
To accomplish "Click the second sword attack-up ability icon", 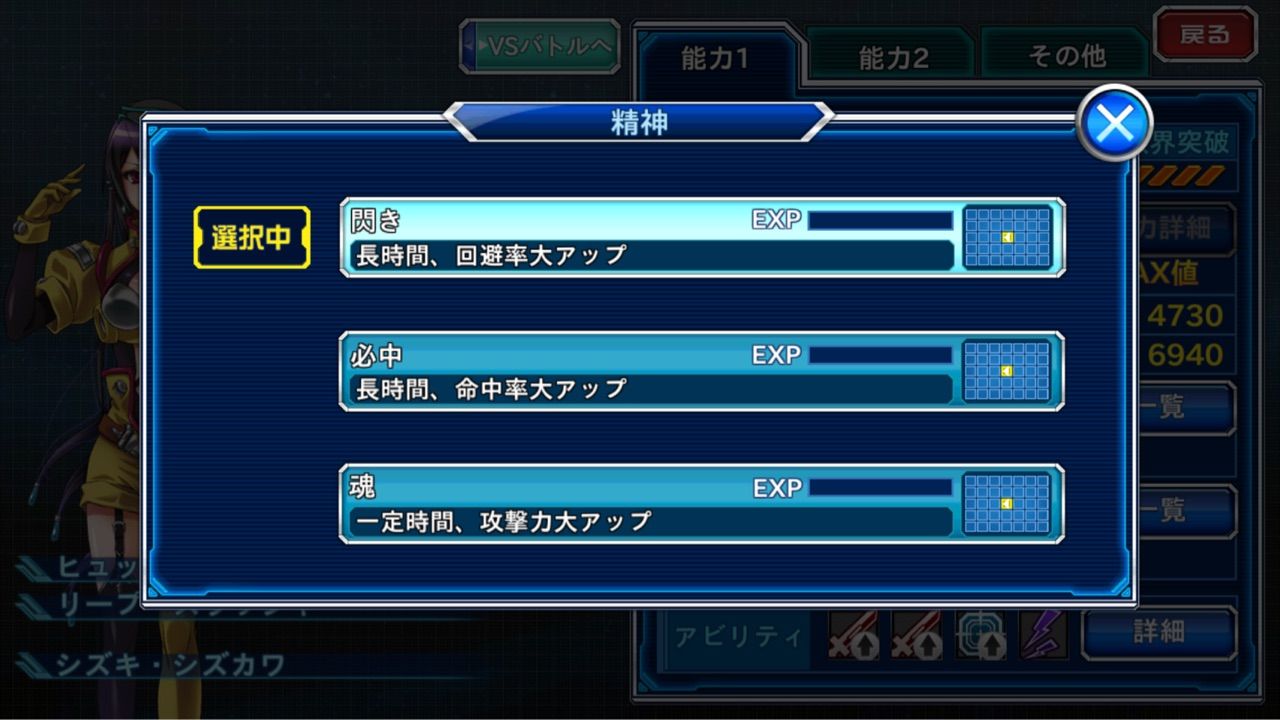I will [x=917, y=635].
